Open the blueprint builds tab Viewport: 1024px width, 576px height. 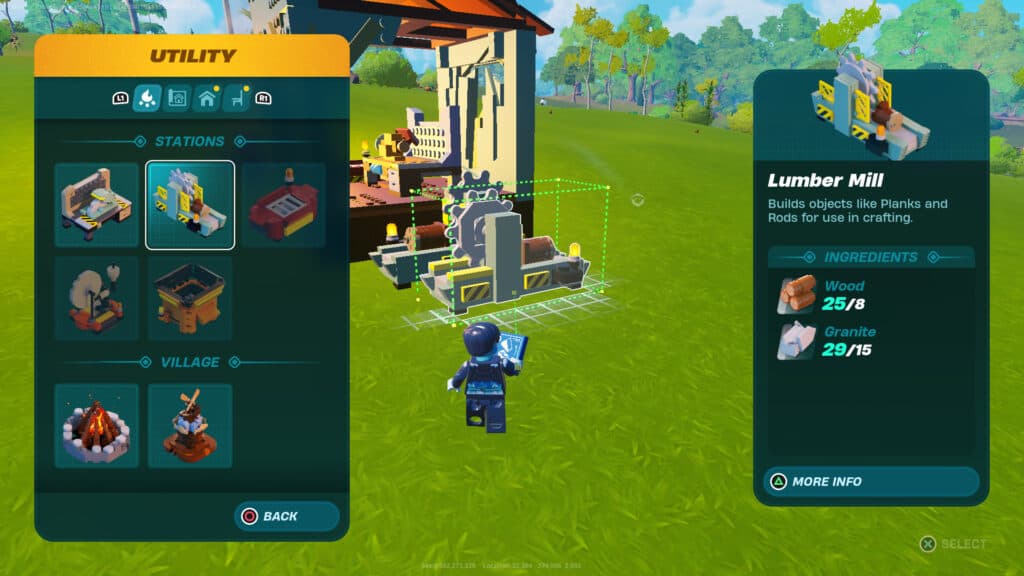tap(176, 98)
